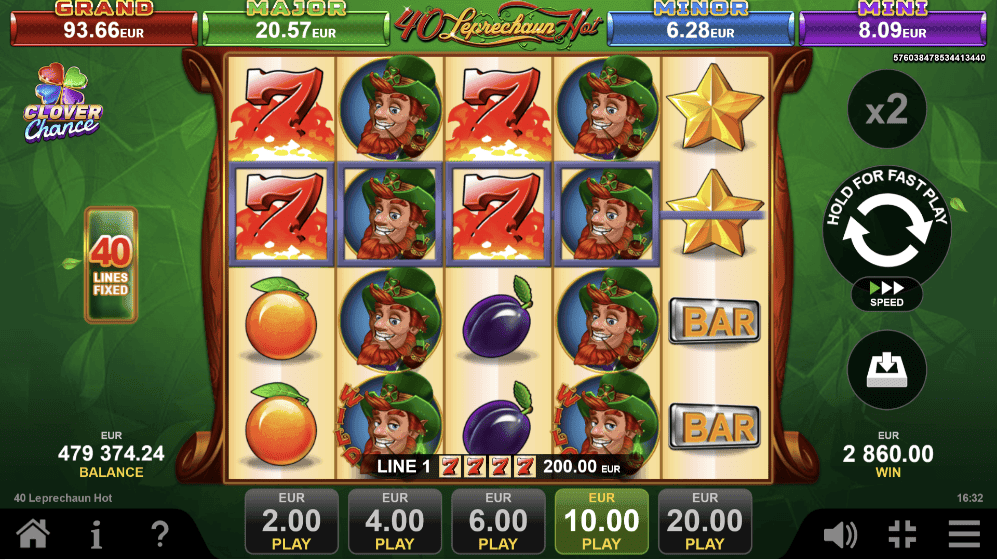The height and width of the screenshot is (560, 1001).
Task: Open the hamburger menu
Action: (x=964, y=534)
